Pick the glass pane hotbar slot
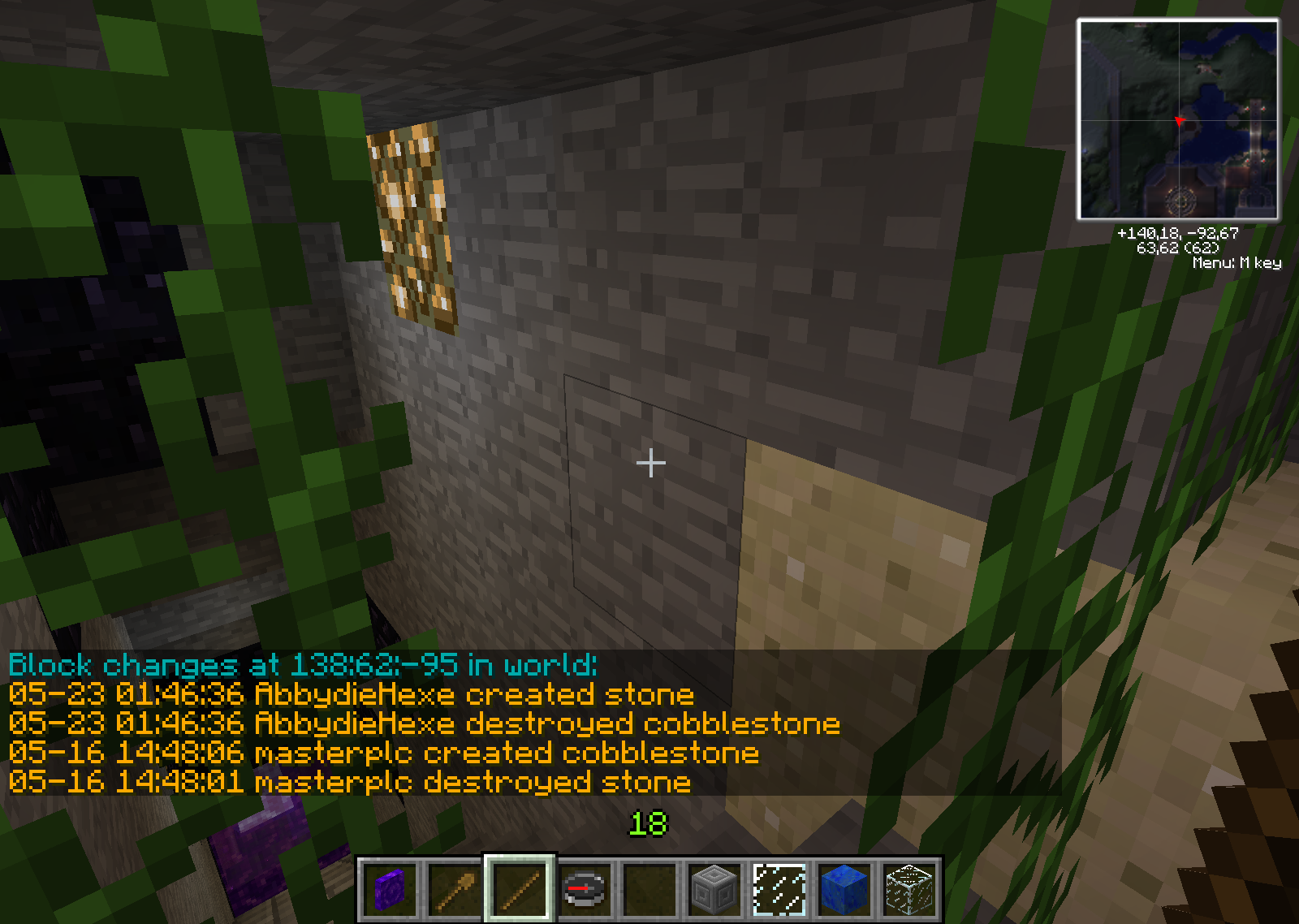Viewport: 1299px width, 924px height. [779, 889]
